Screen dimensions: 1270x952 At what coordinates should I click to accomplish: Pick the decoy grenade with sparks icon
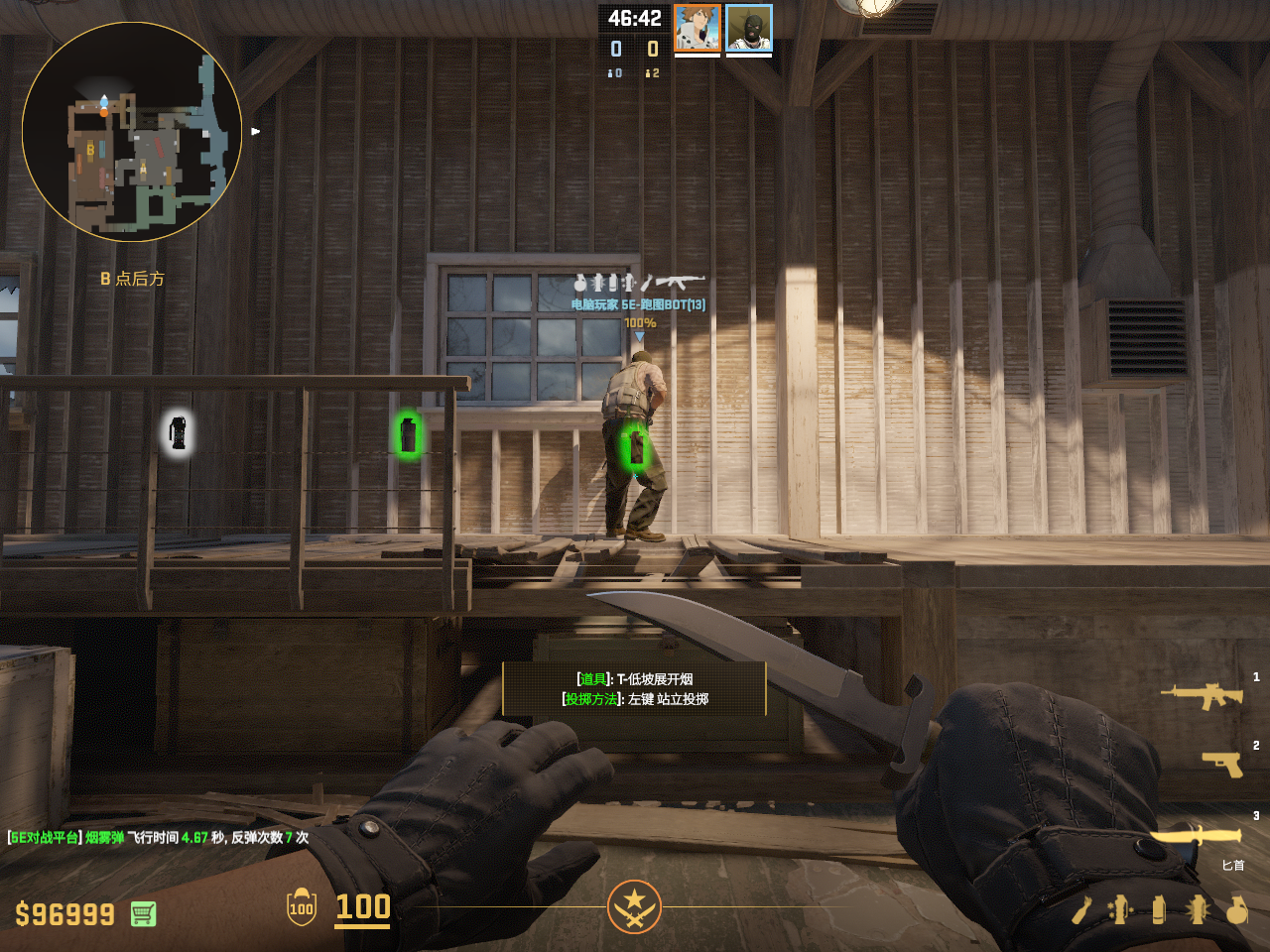[x=1120, y=909]
